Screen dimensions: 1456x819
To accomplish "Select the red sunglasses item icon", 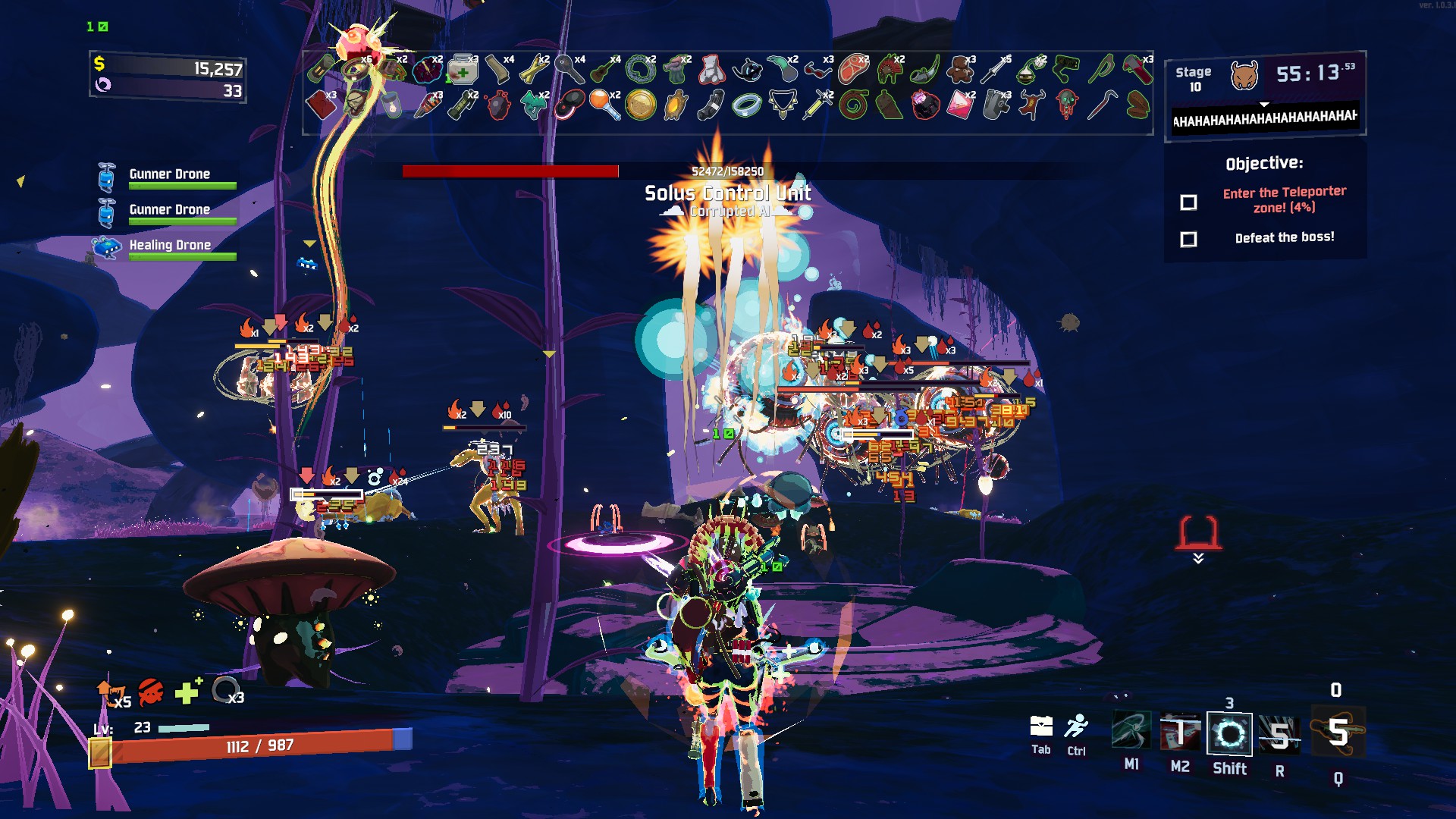I will (x=817, y=71).
